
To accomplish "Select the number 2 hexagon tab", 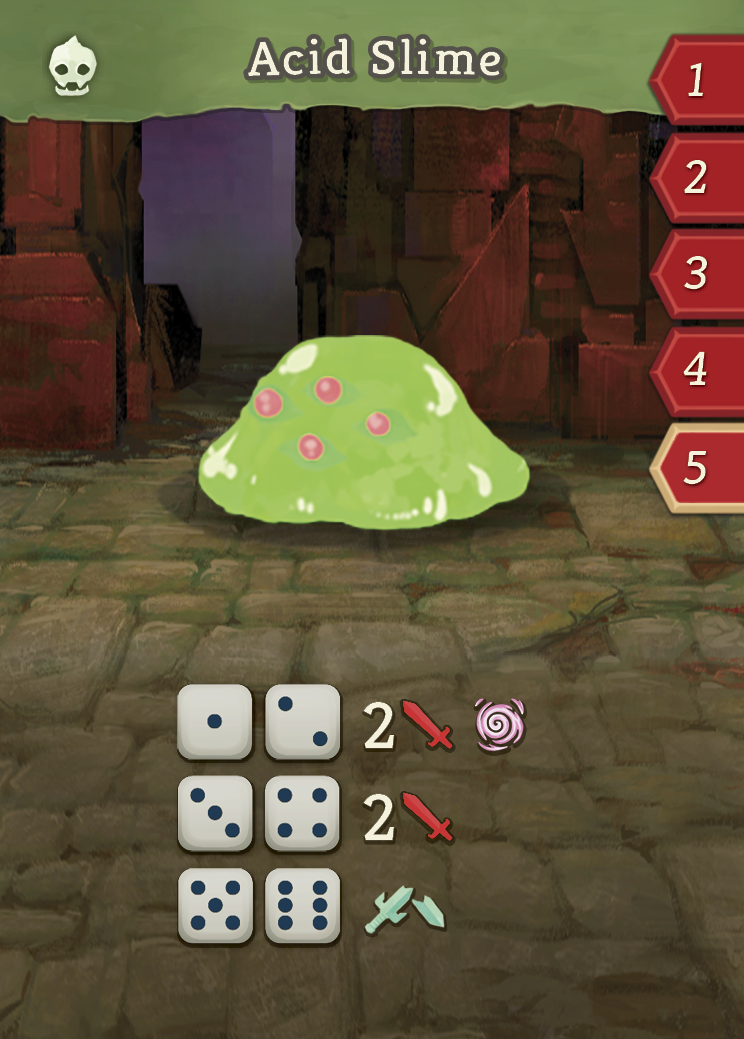I will pos(699,177).
